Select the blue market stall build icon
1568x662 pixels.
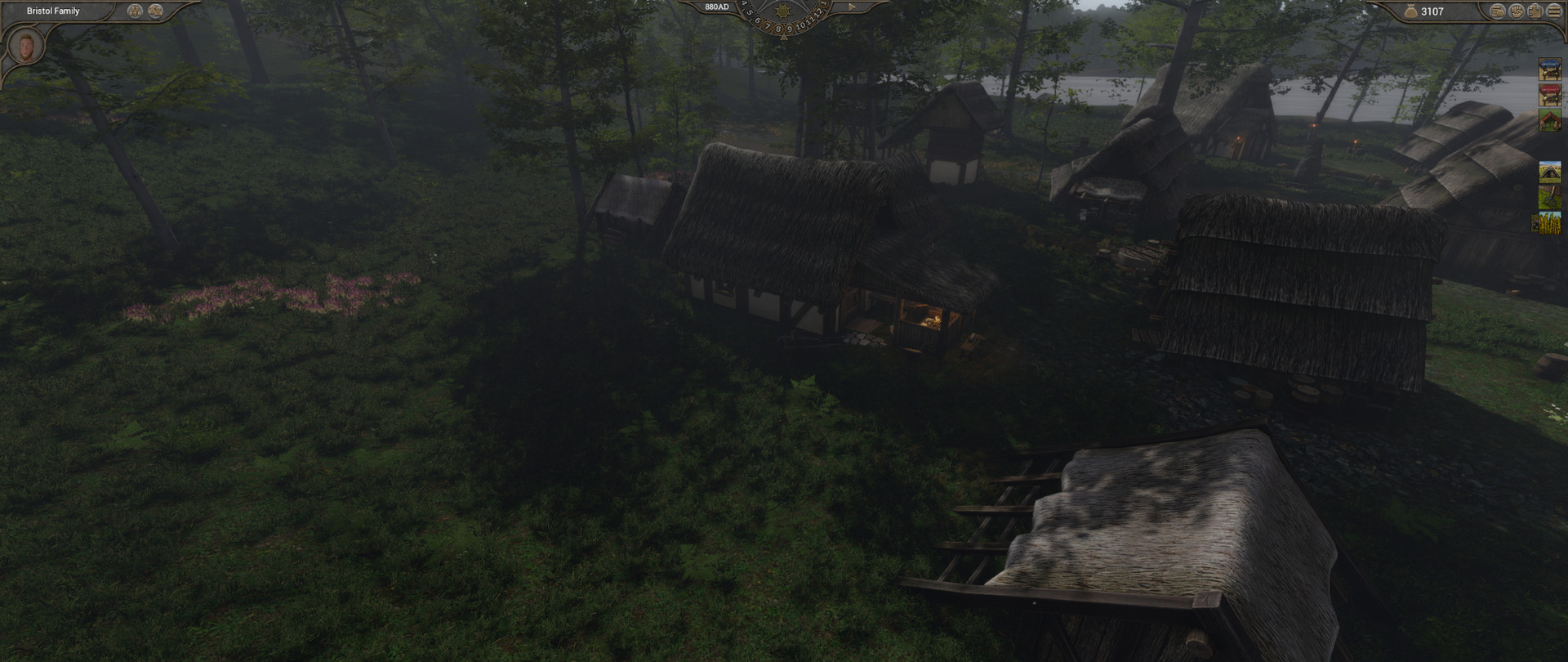[x=1551, y=69]
